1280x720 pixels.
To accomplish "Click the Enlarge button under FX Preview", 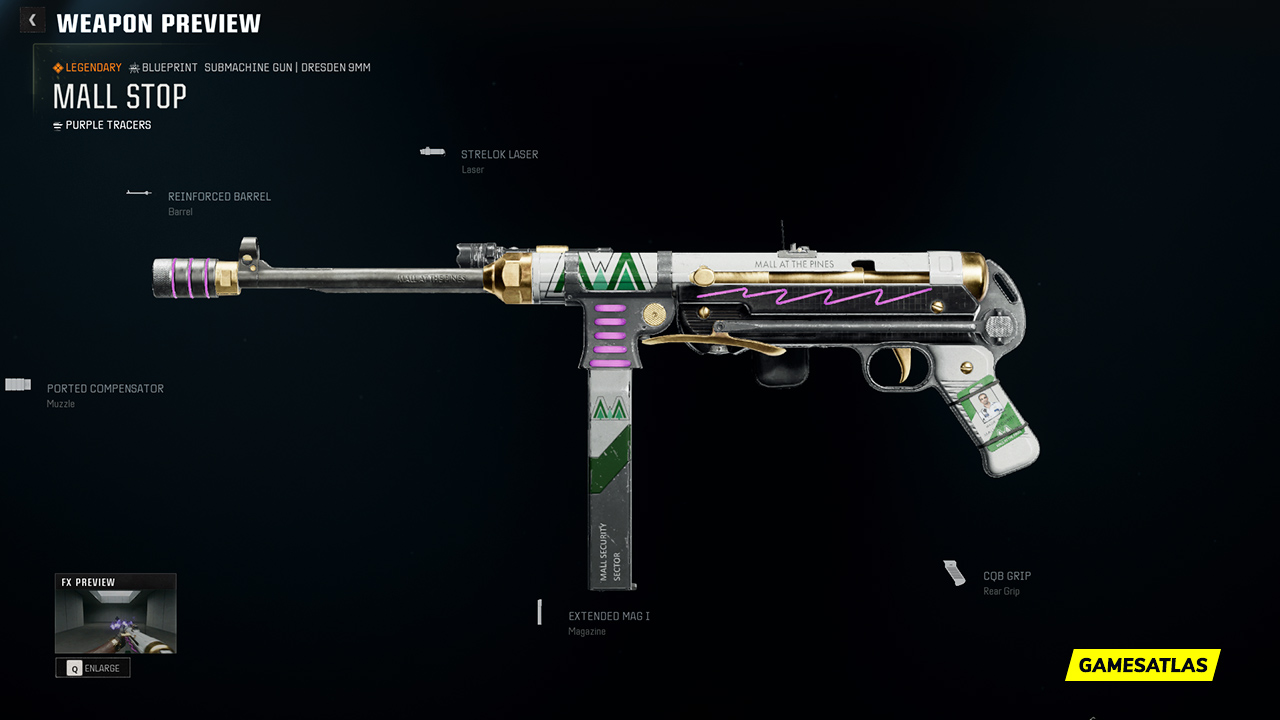I will click(93, 668).
